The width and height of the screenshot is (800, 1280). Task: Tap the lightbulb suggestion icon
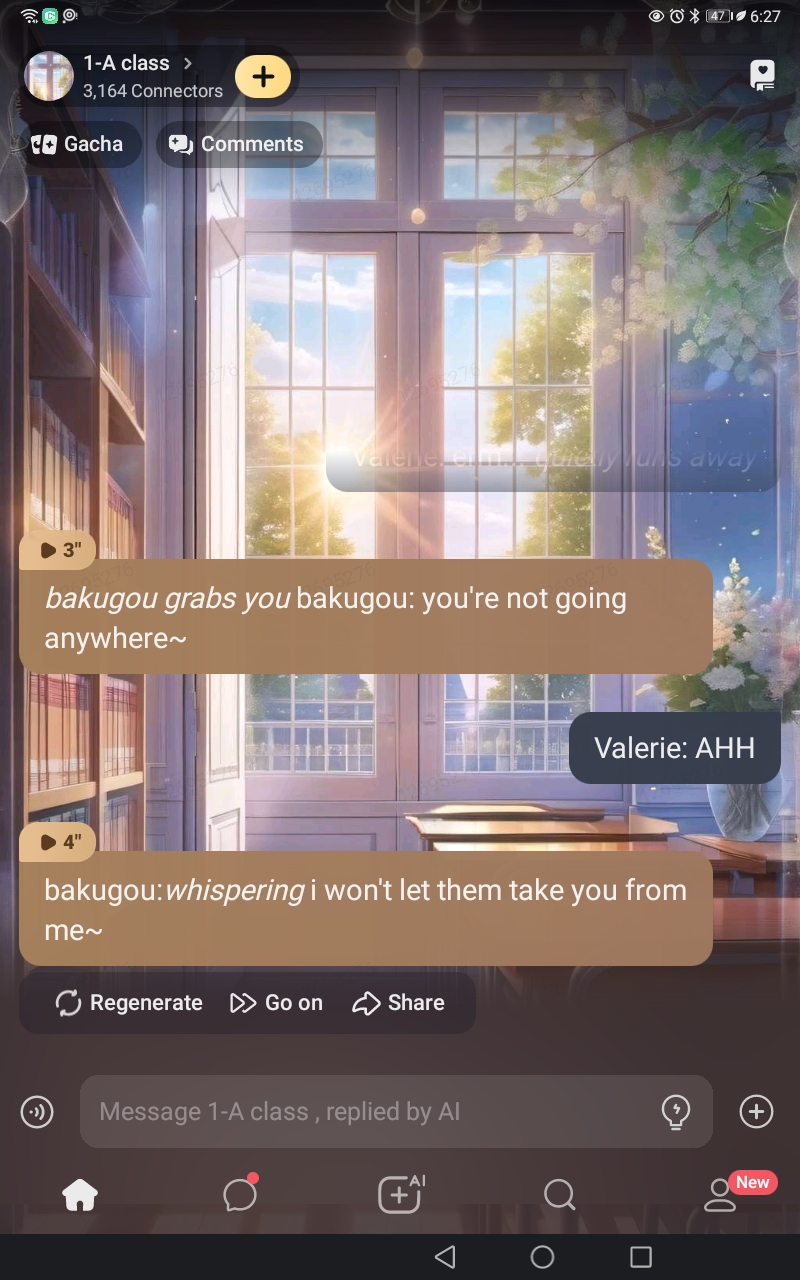677,1111
